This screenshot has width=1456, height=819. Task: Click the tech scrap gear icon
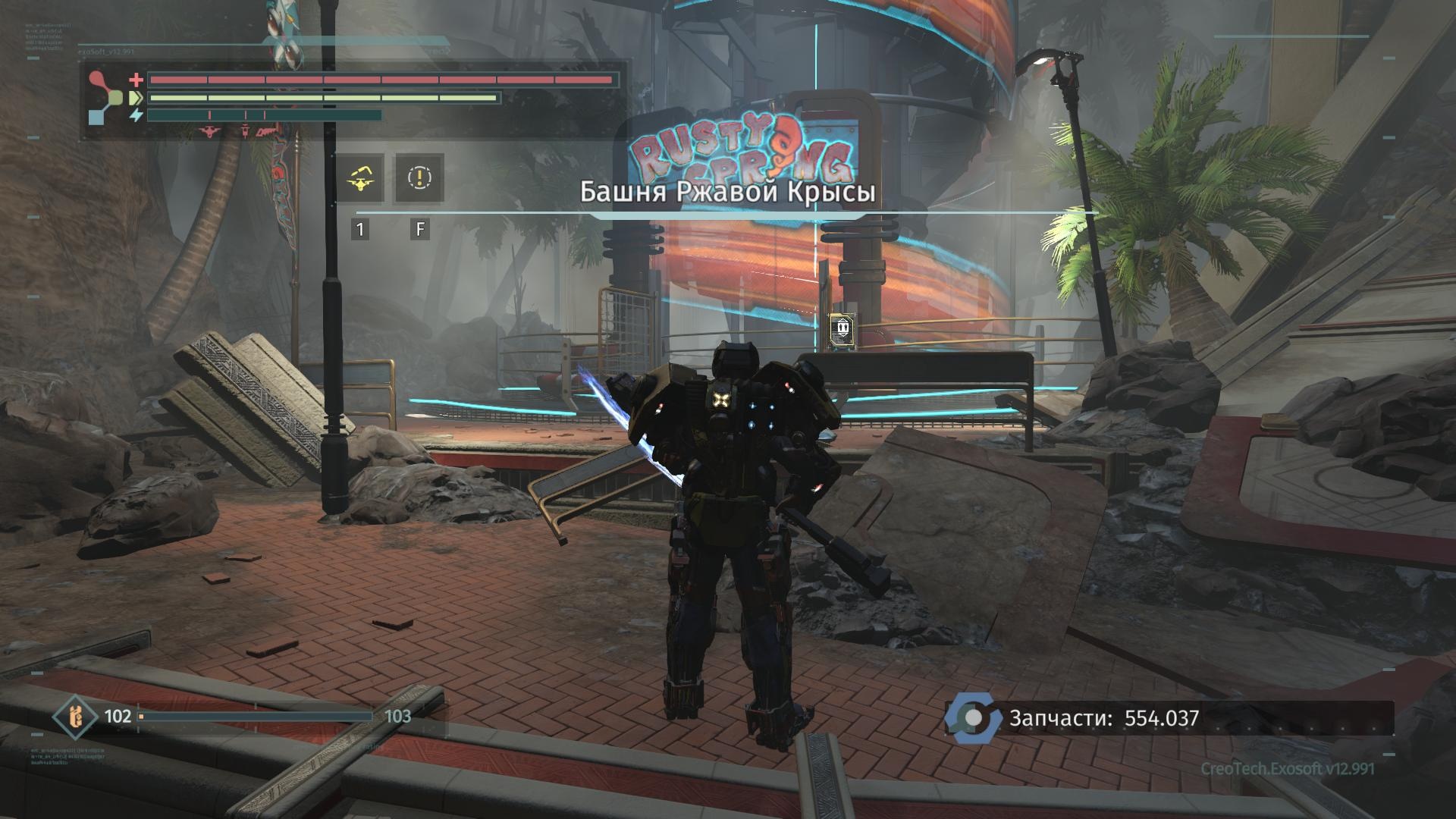[973, 717]
